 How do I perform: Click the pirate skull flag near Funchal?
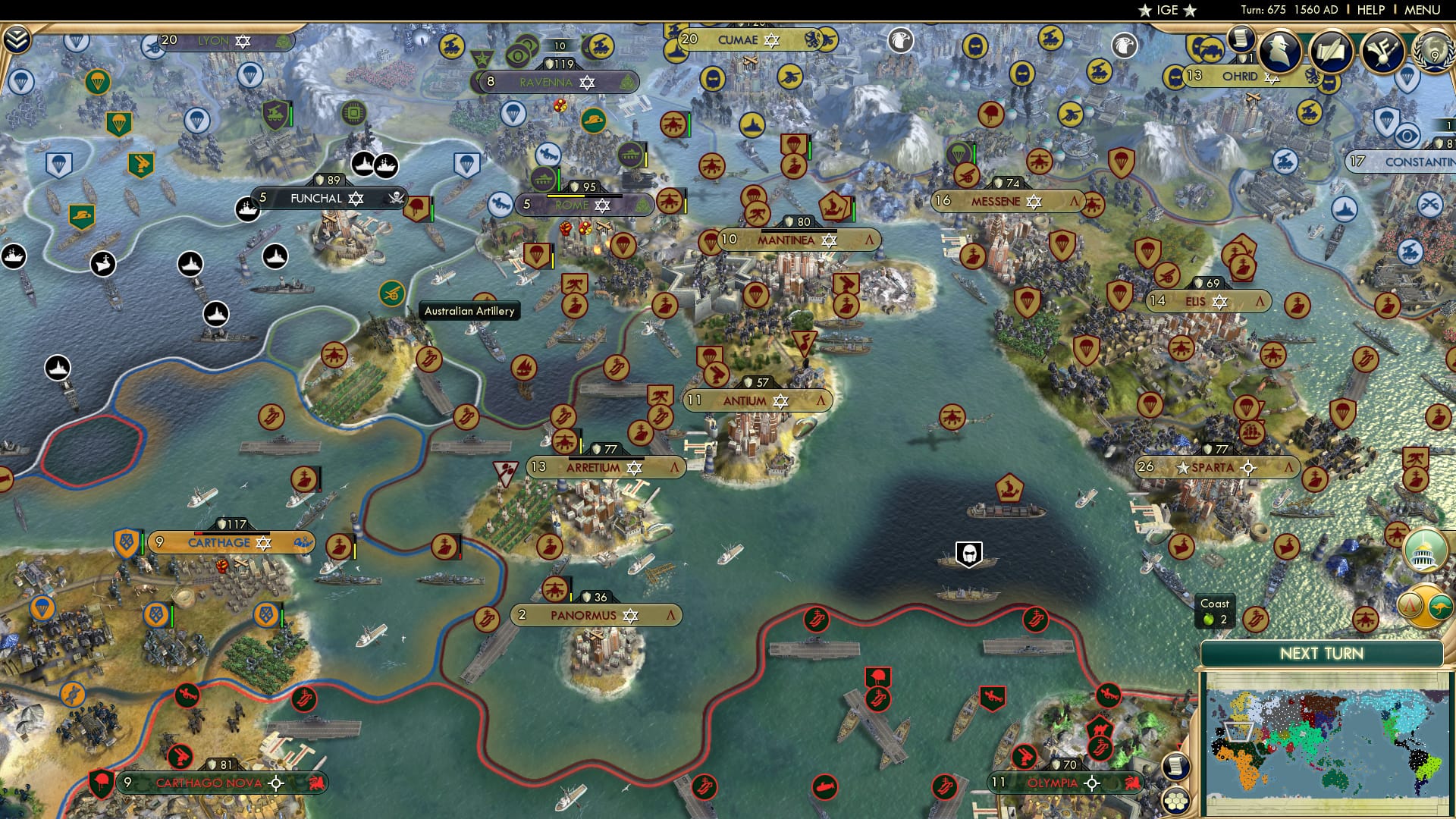[x=398, y=199]
